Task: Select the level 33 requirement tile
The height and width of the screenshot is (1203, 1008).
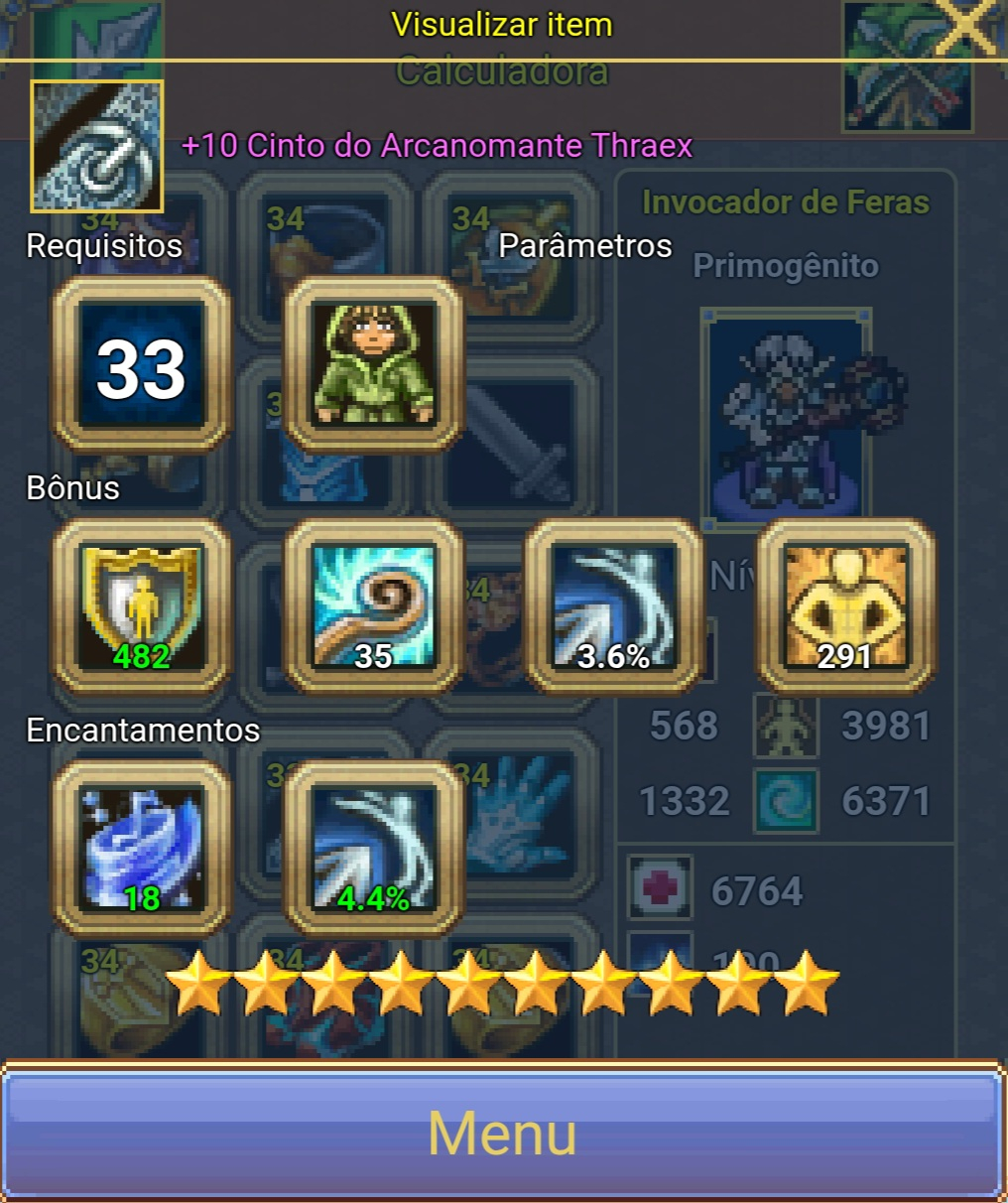Action: click(141, 365)
